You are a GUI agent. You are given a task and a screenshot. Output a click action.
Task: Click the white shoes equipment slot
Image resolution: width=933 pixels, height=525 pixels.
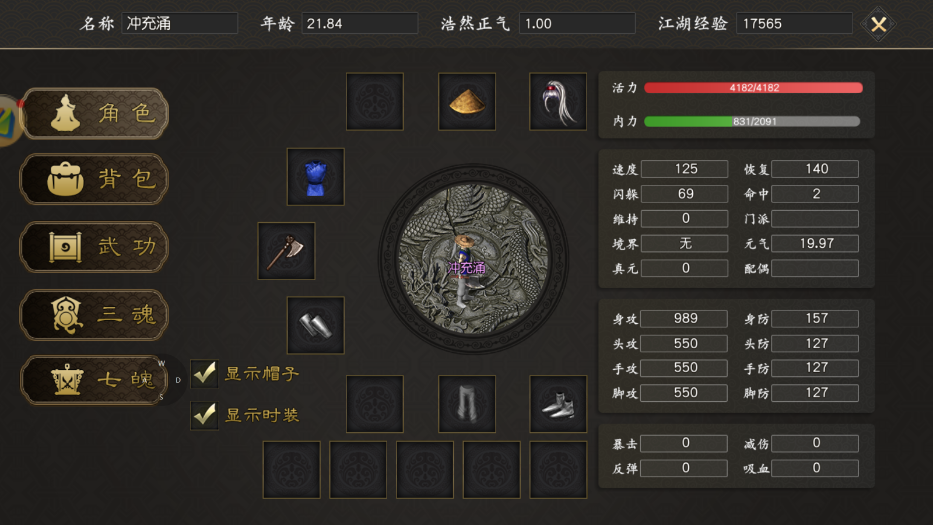tap(557, 404)
